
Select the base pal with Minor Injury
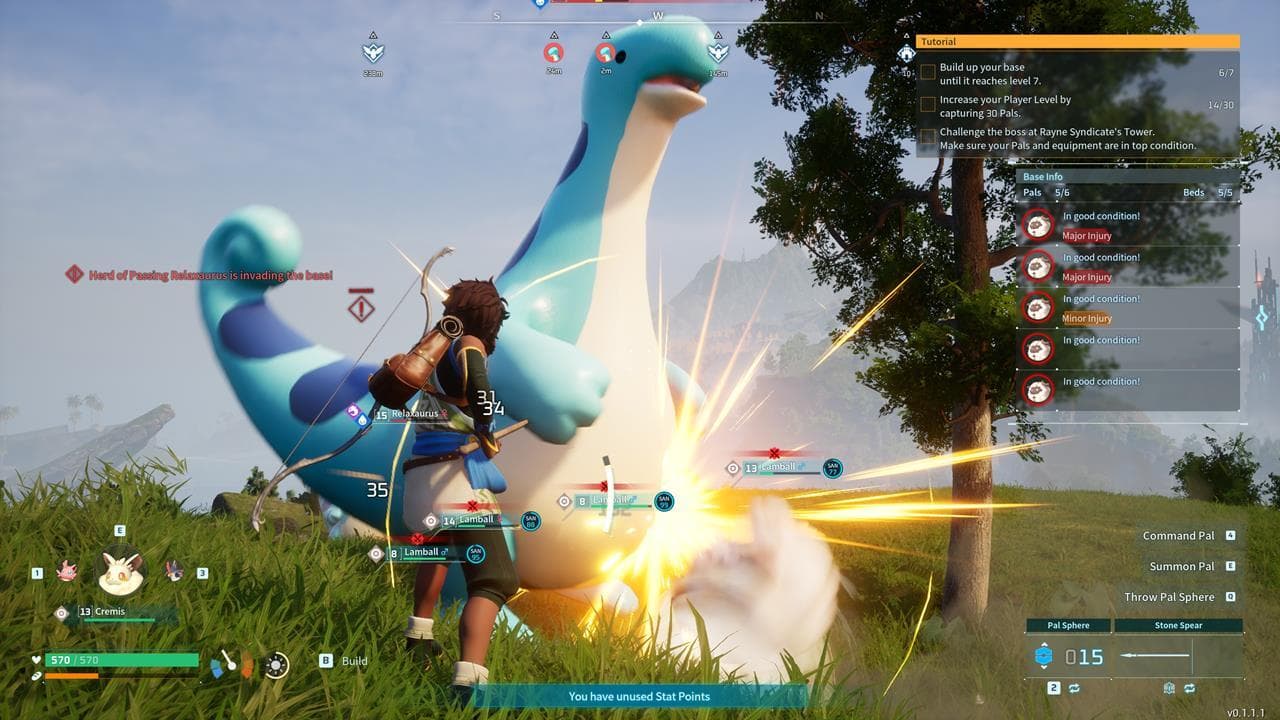click(1038, 308)
